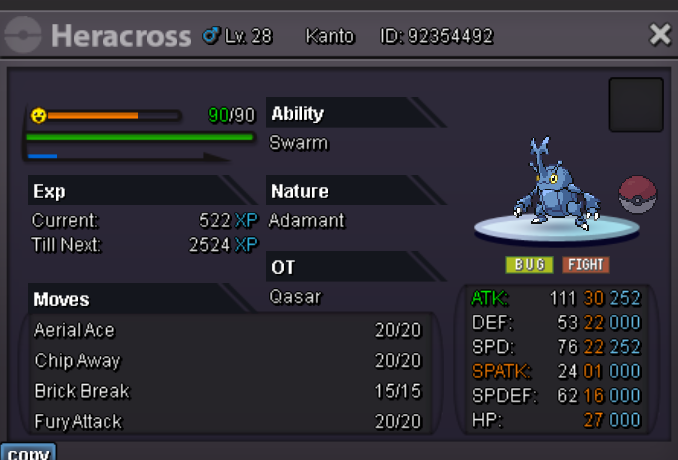Click the empty held item slot
This screenshot has height=460, width=678.
pyautogui.click(x=636, y=105)
